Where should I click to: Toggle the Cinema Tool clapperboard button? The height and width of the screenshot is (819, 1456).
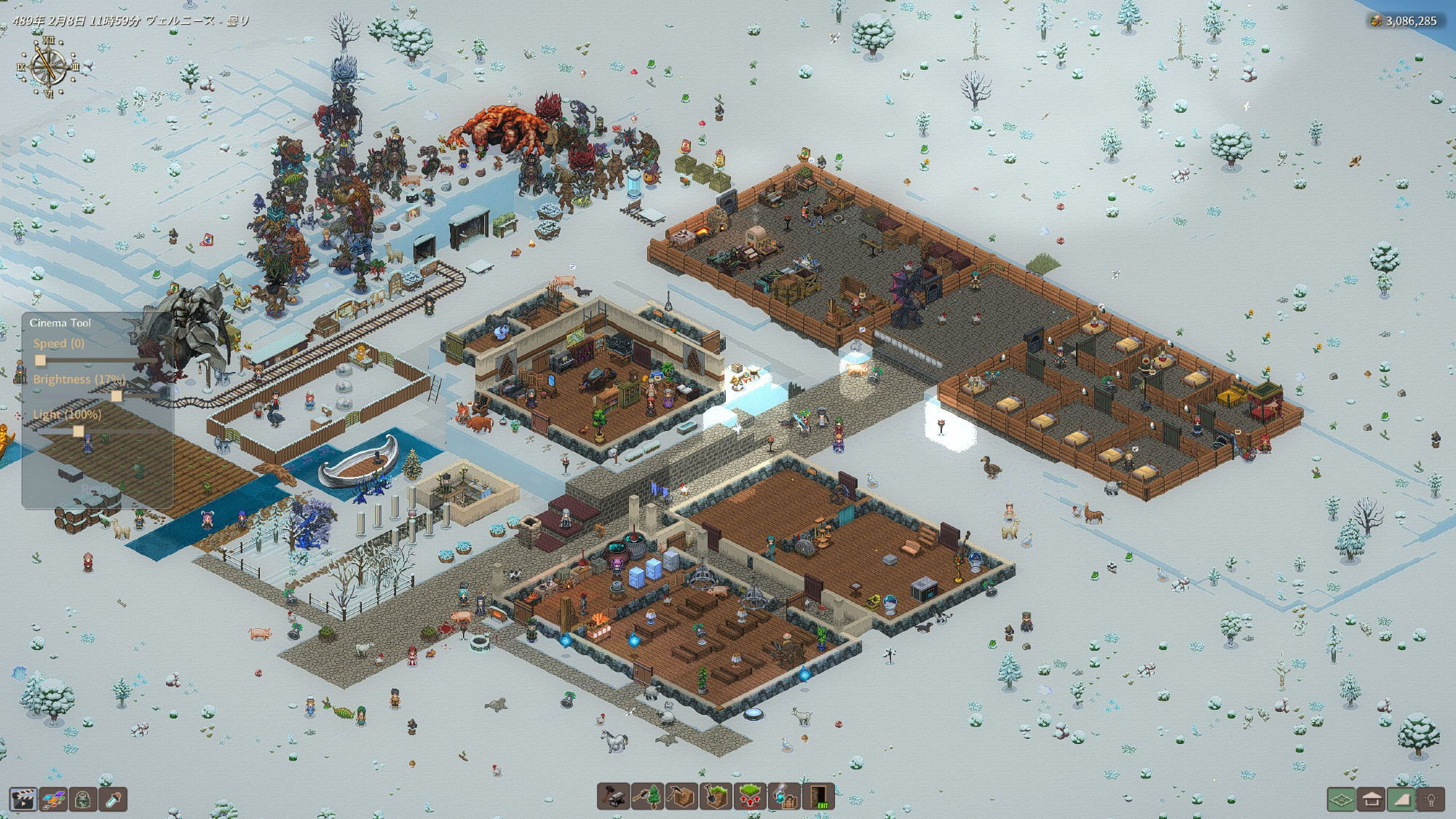click(23, 799)
